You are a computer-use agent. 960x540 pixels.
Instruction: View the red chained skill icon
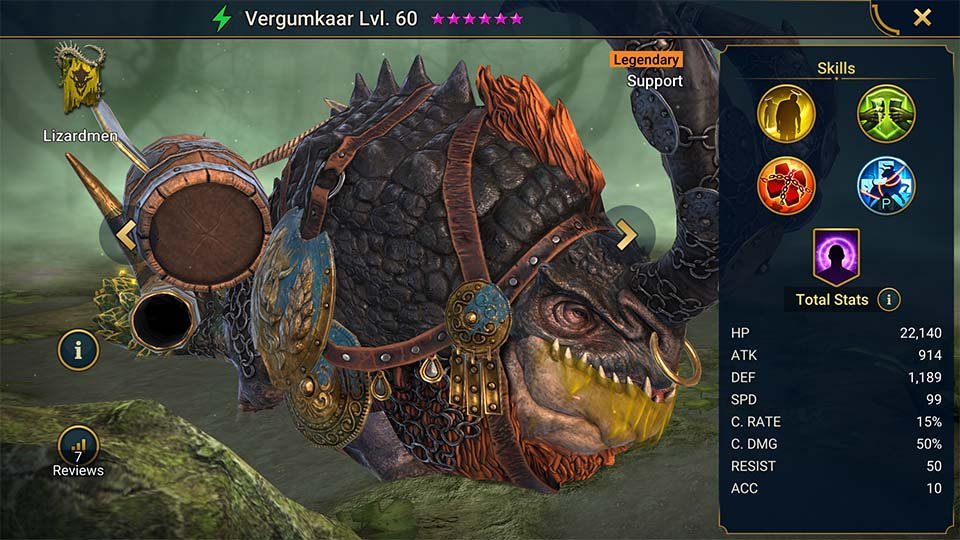pos(786,185)
